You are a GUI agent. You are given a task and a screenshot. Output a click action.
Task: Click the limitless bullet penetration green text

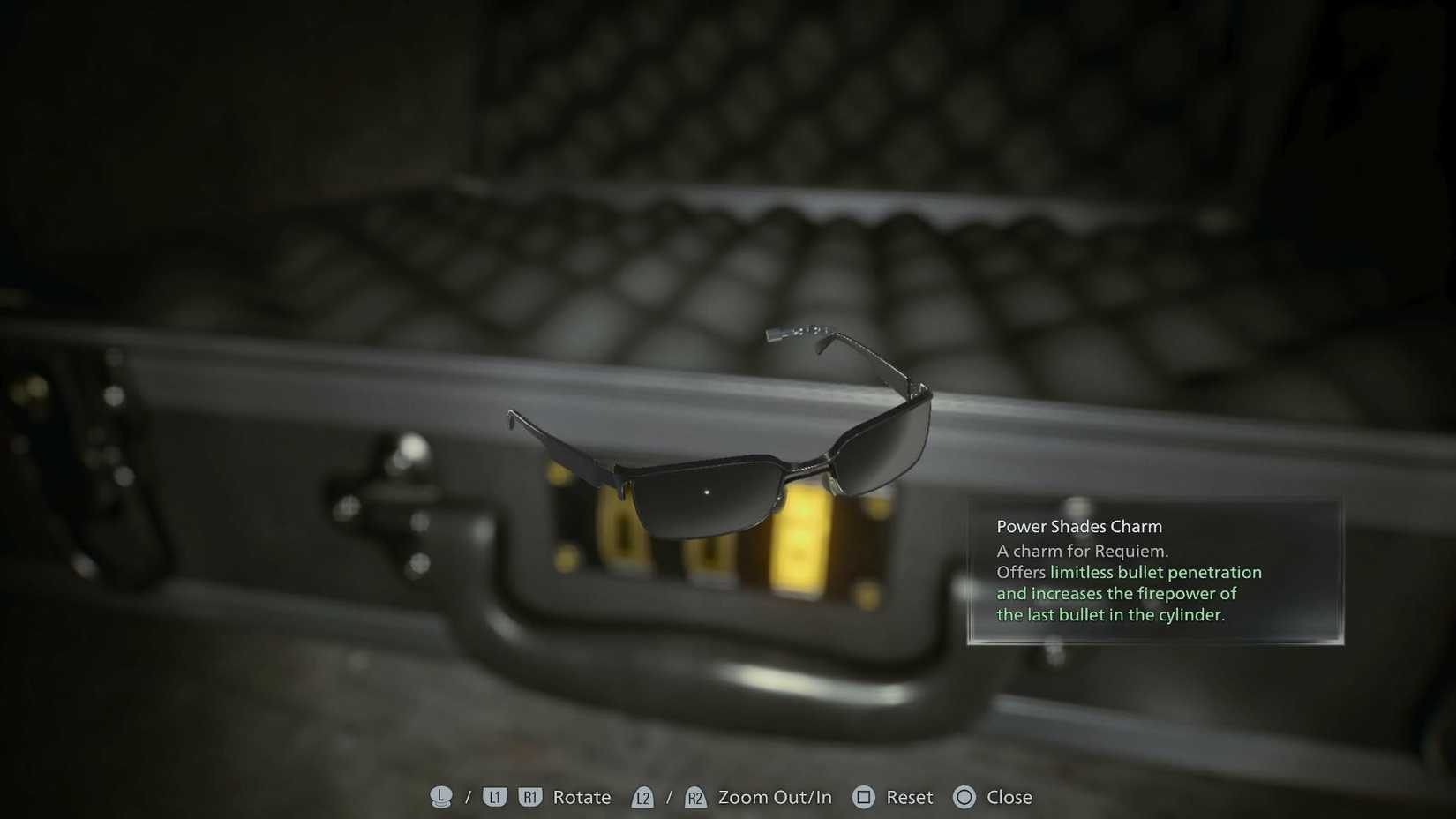[1156, 572]
